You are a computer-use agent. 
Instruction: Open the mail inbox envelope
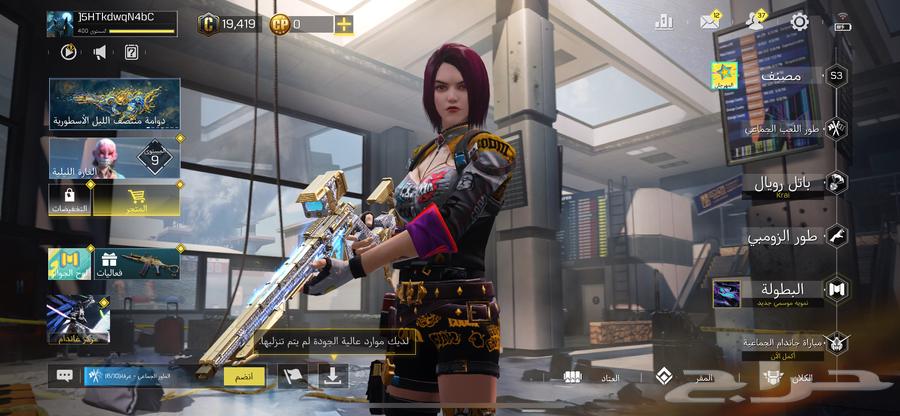coord(710,22)
